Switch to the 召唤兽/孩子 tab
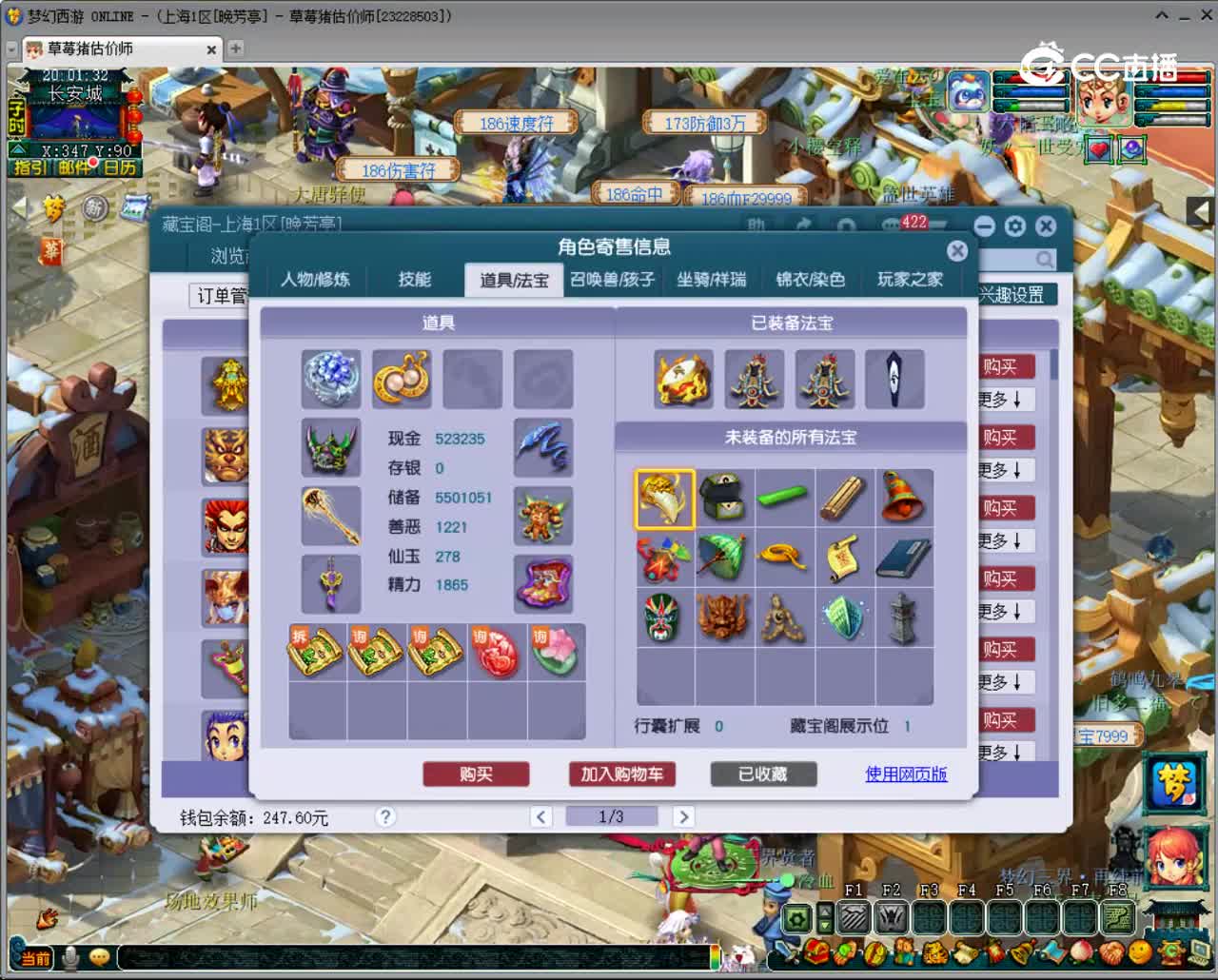Image resolution: width=1218 pixels, height=980 pixels. [x=614, y=279]
